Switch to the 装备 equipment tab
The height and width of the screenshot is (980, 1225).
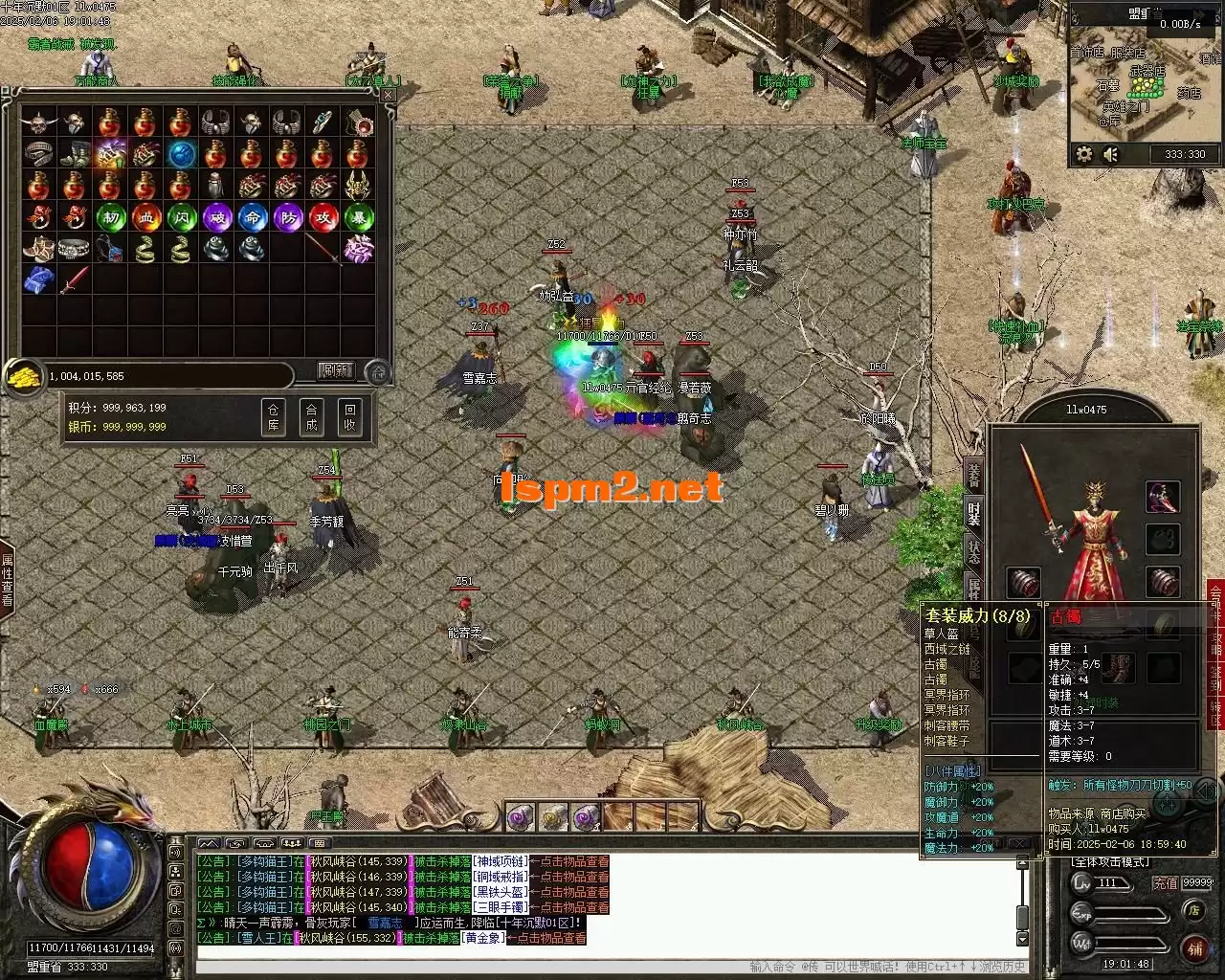click(973, 473)
